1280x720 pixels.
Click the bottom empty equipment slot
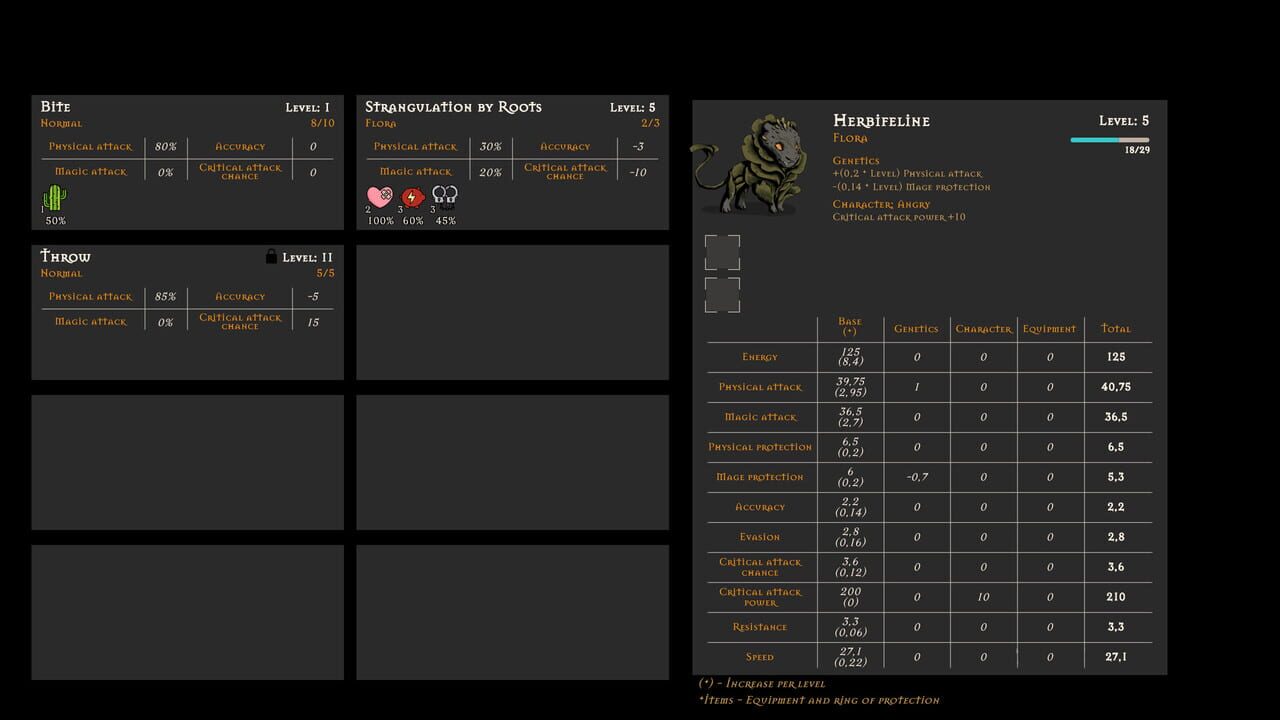[x=722, y=295]
